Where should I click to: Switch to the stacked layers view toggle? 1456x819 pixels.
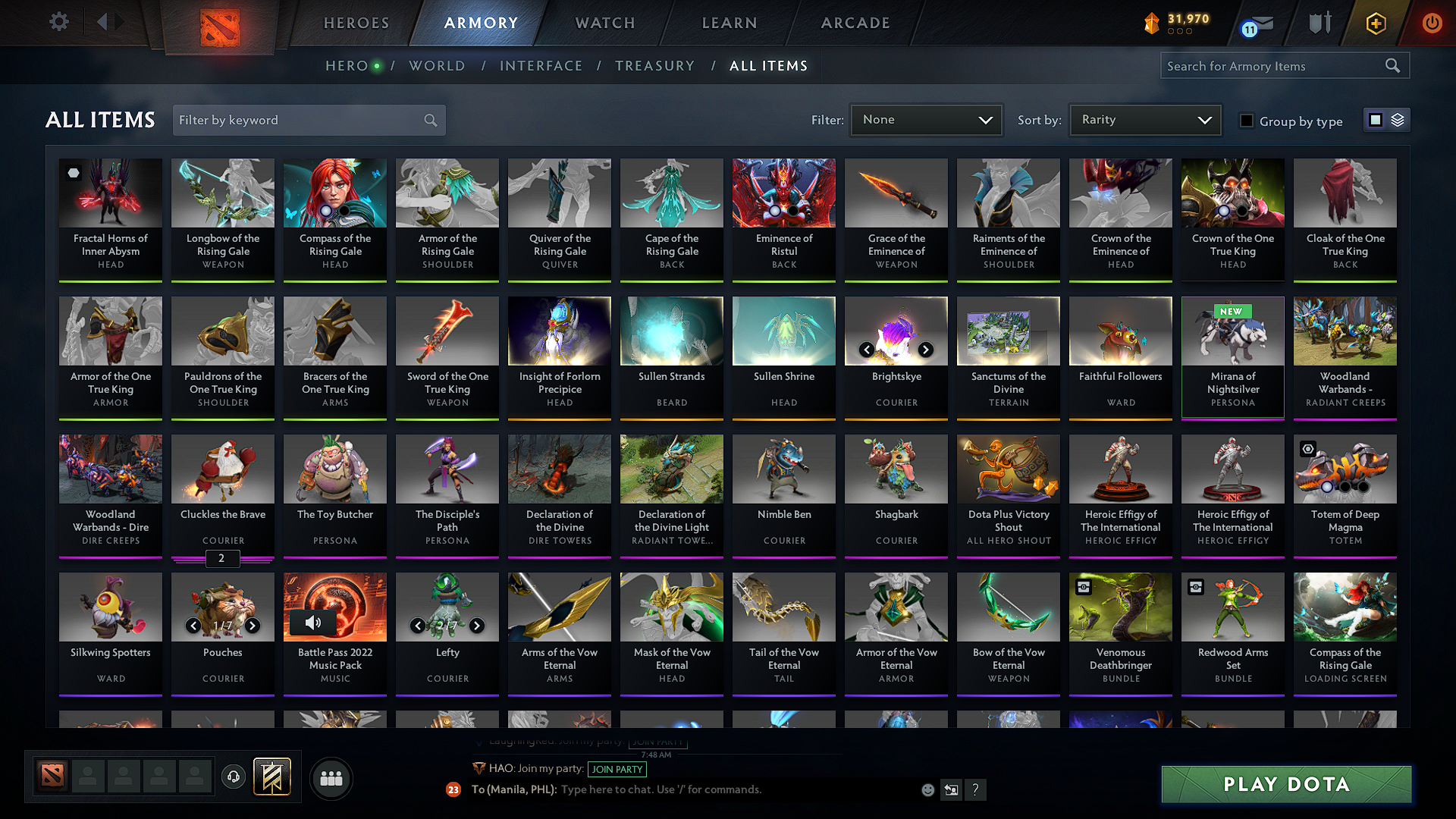pyautogui.click(x=1398, y=120)
